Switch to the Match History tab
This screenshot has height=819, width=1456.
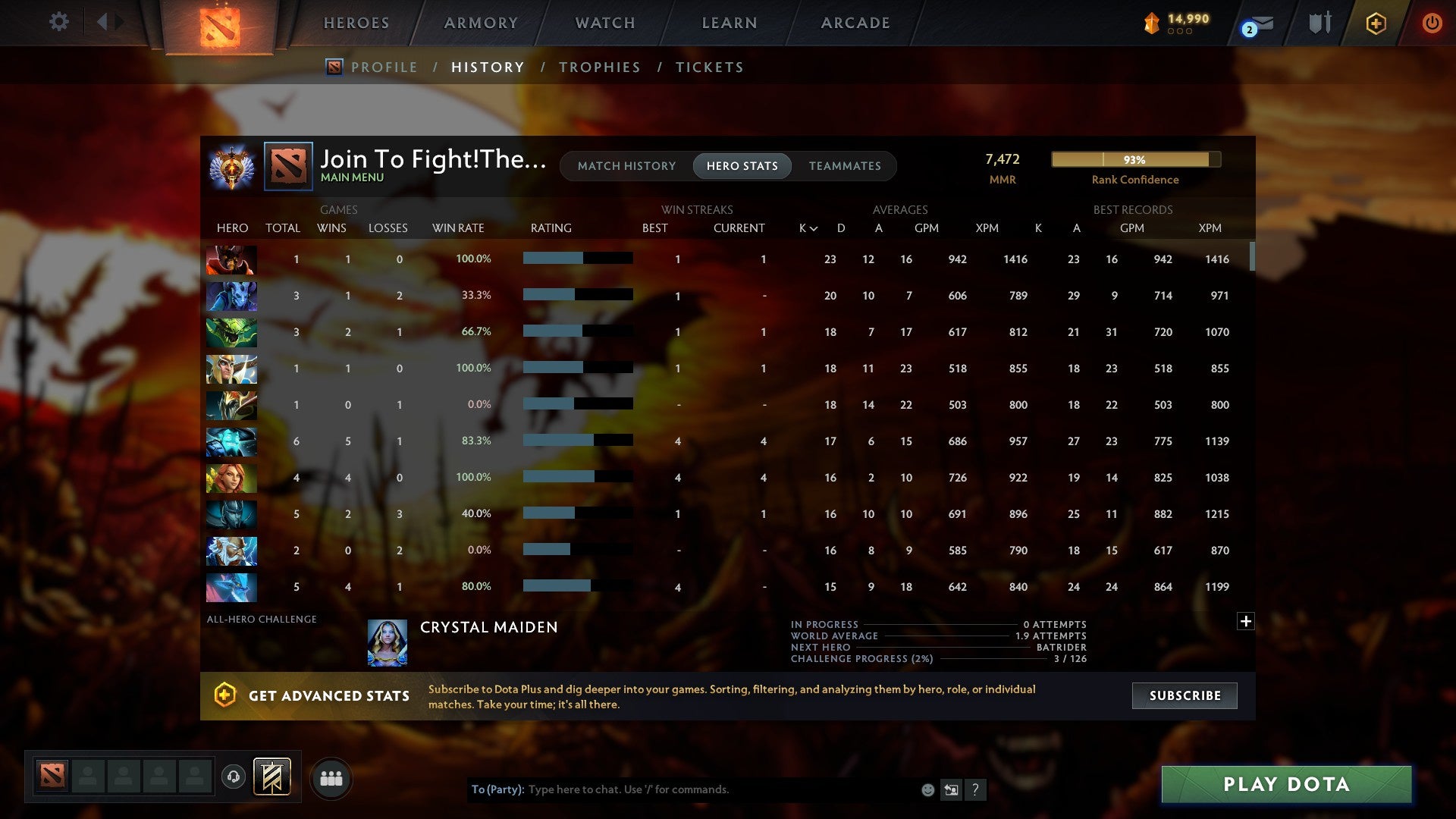tap(626, 165)
